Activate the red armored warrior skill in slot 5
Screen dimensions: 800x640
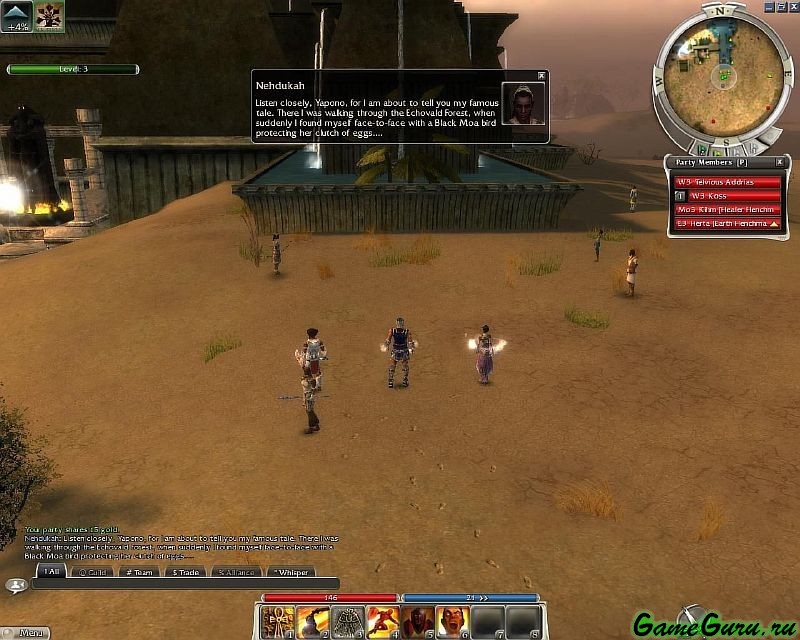pyautogui.click(x=417, y=622)
